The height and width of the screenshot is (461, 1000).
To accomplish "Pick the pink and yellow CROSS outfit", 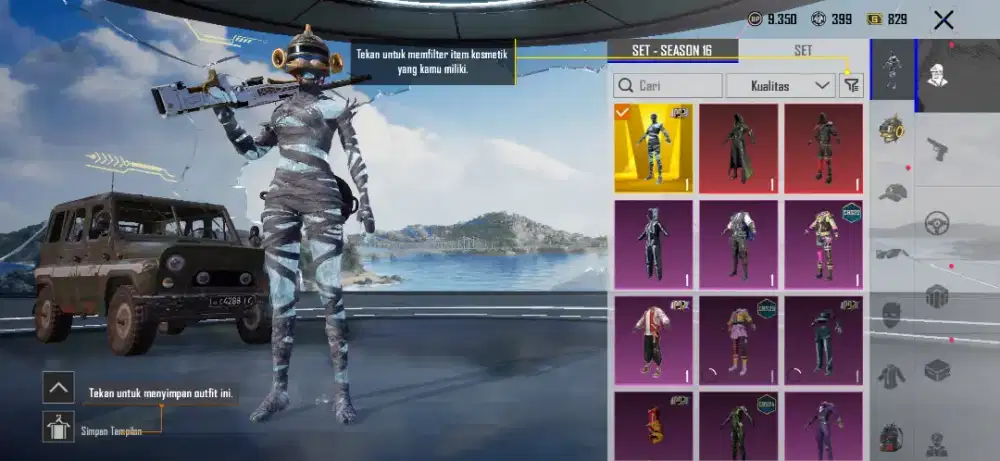I will click(823, 244).
